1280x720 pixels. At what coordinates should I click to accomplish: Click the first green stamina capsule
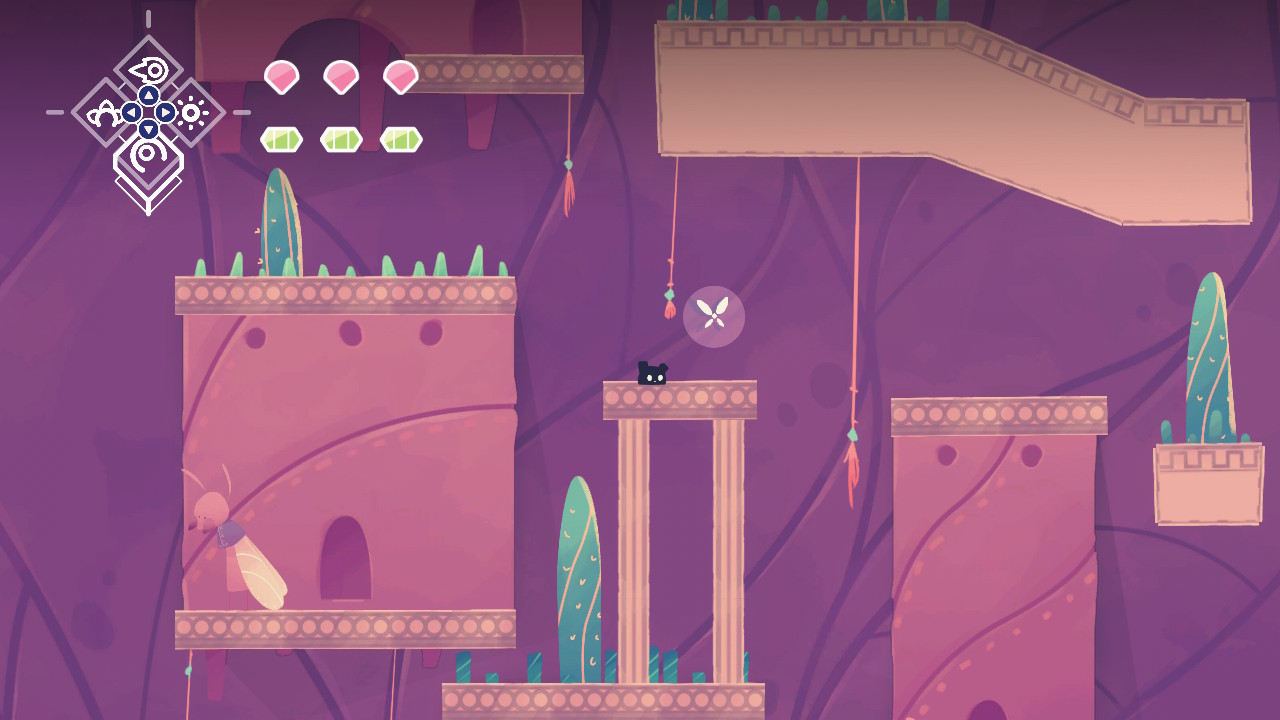283,139
